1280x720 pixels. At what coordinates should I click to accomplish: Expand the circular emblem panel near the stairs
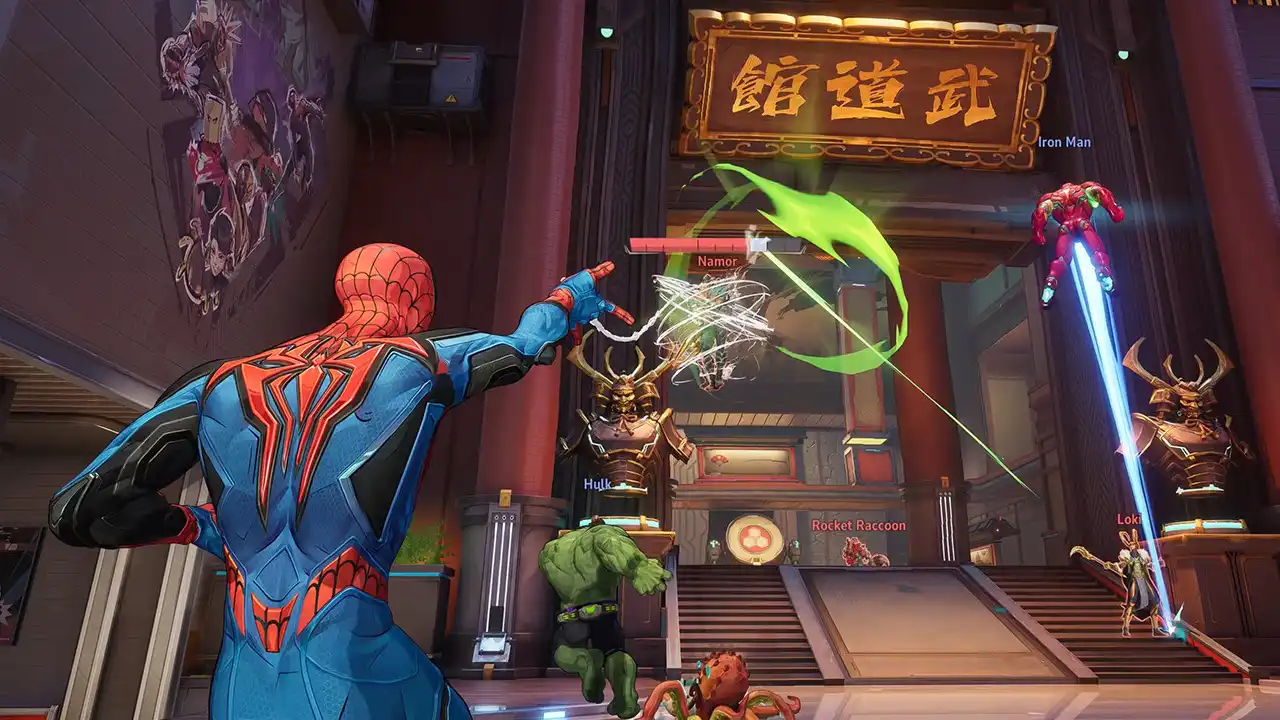(x=755, y=540)
